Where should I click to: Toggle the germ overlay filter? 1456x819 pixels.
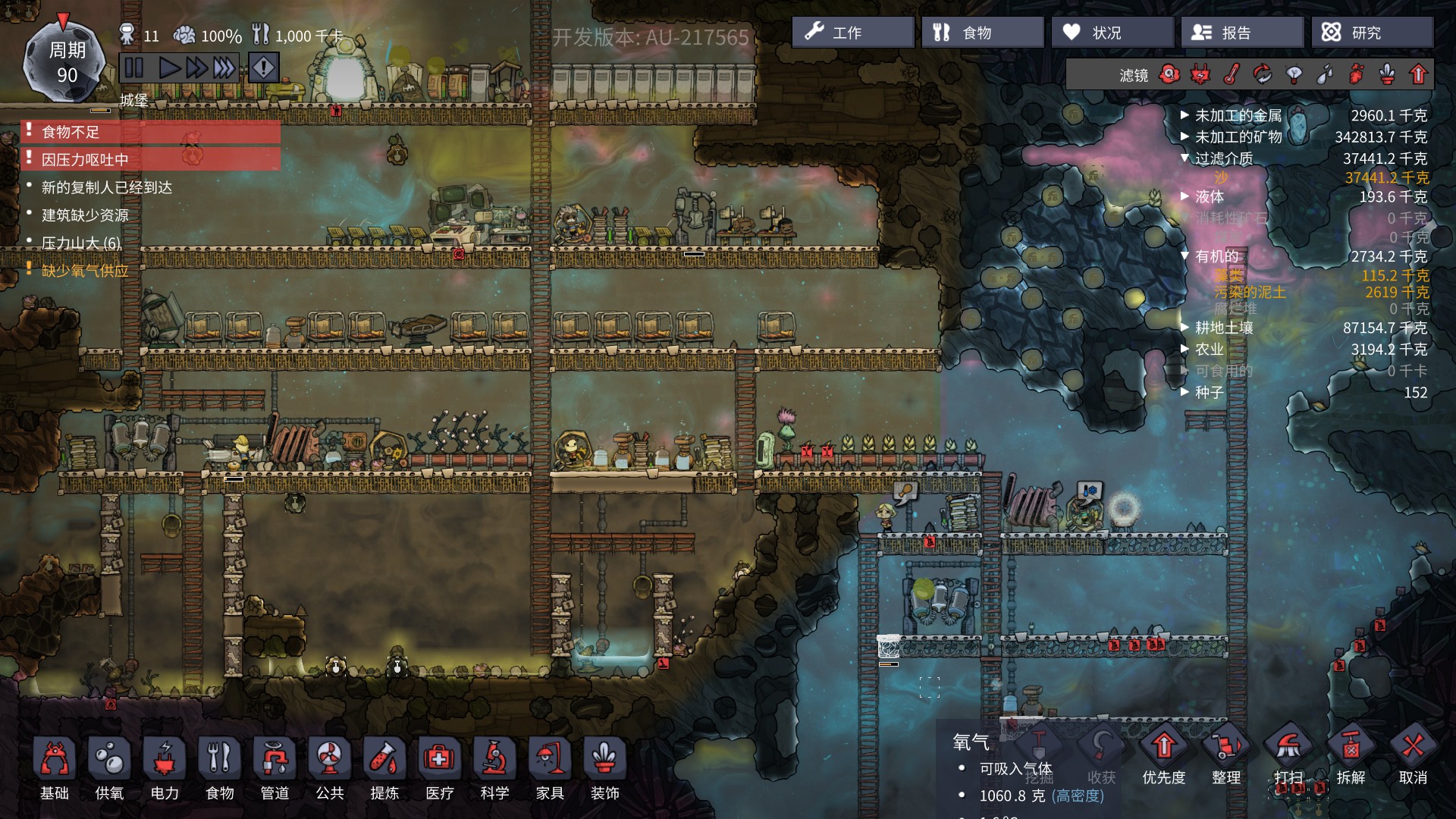(x=1356, y=74)
